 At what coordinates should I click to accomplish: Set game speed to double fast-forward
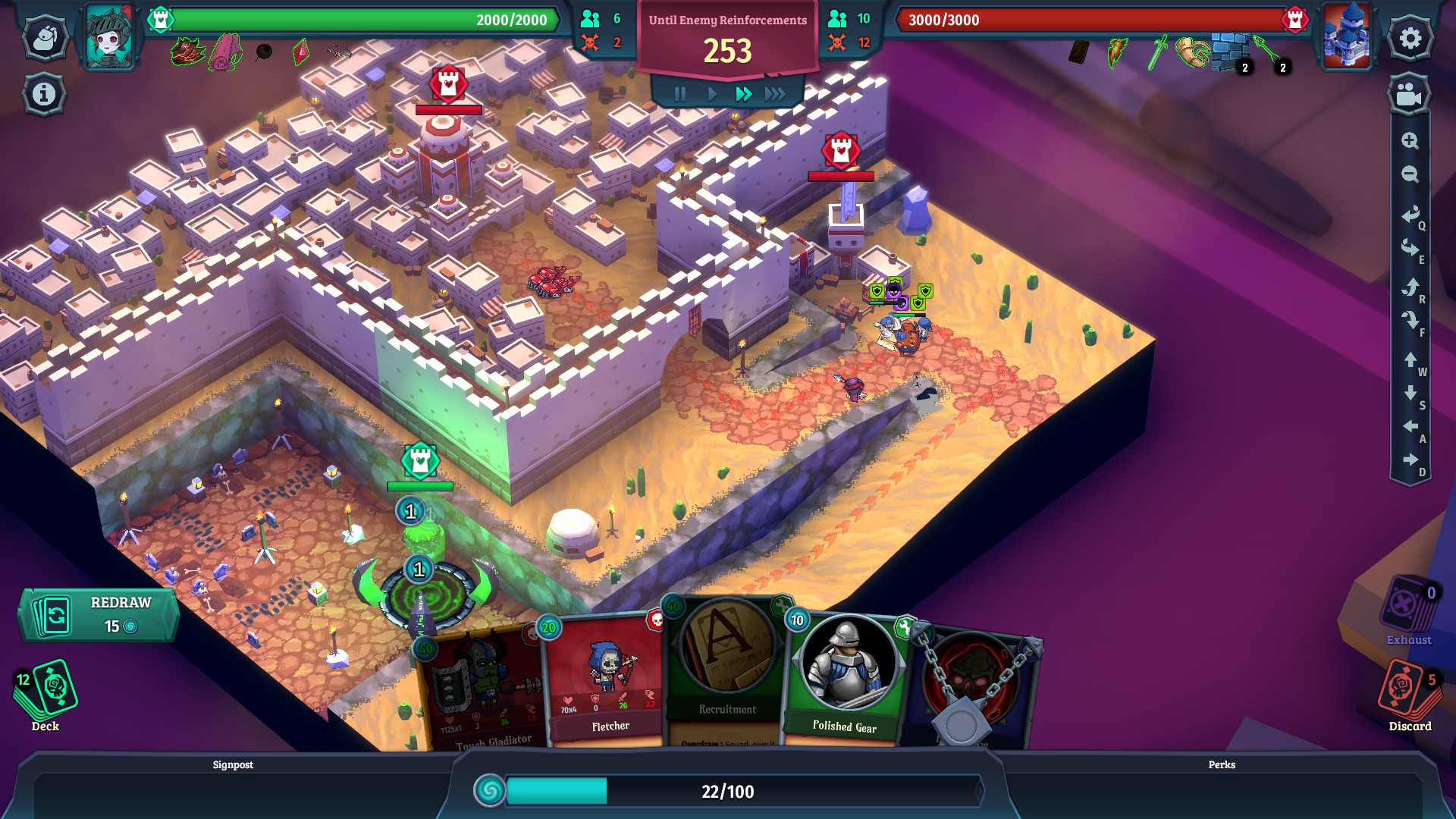coord(743,94)
